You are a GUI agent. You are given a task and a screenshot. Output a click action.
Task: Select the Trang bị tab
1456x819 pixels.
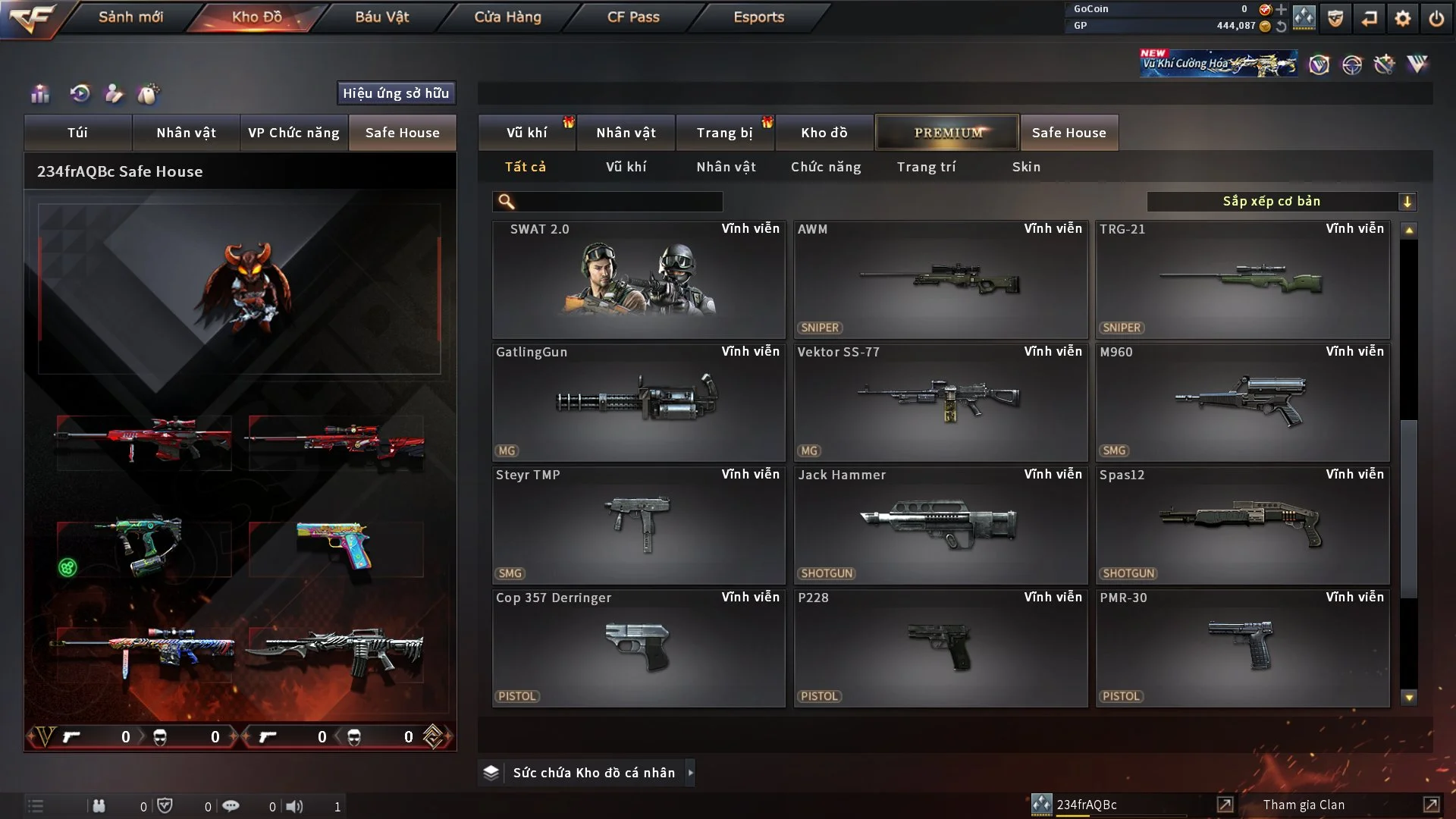(x=724, y=133)
